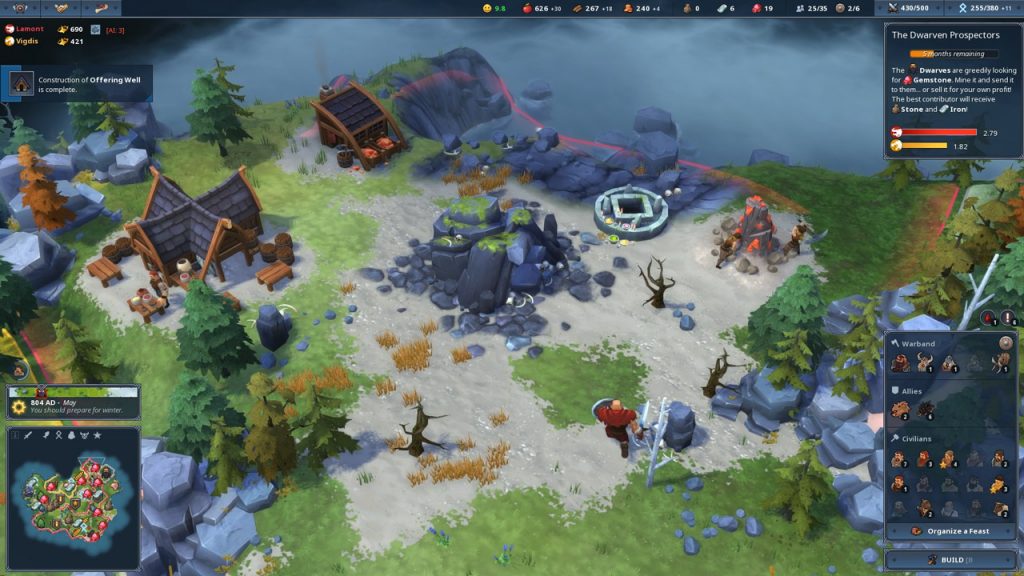Click the 804 AD calendar season panel
Screen dimensions: 1024x576
tap(72, 404)
